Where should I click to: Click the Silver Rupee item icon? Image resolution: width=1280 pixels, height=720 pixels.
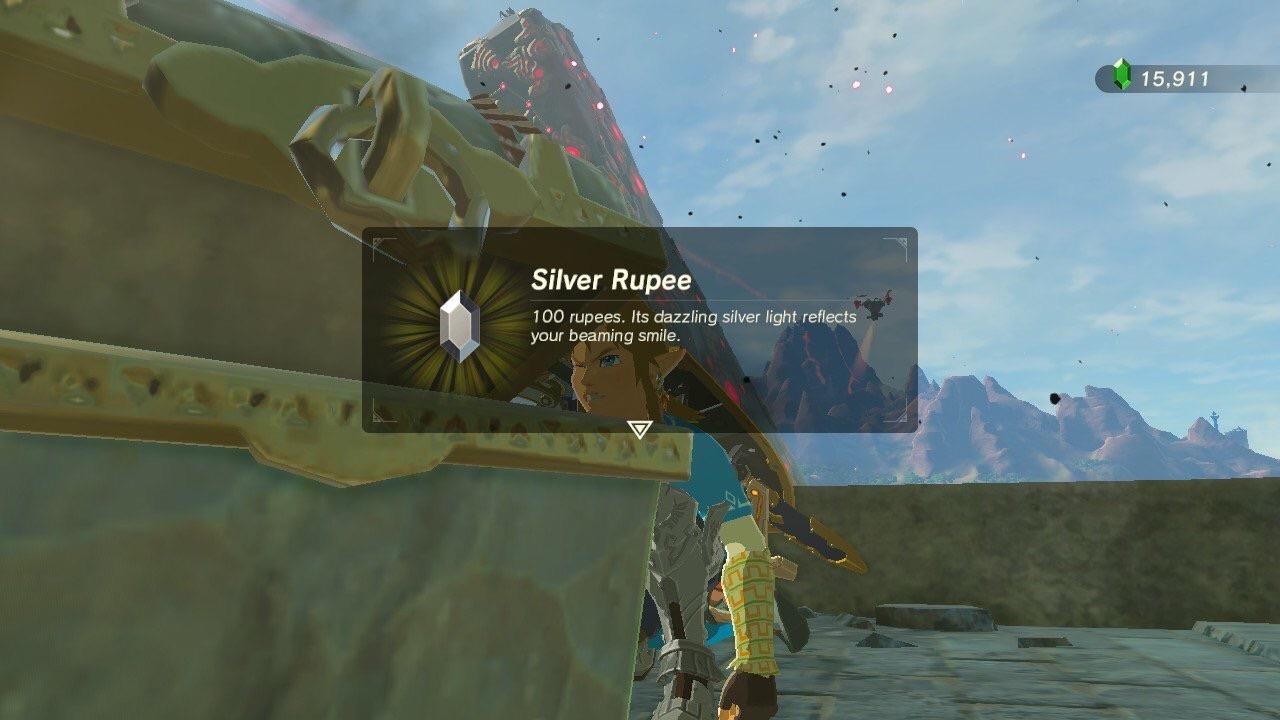pyautogui.click(x=457, y=320)
